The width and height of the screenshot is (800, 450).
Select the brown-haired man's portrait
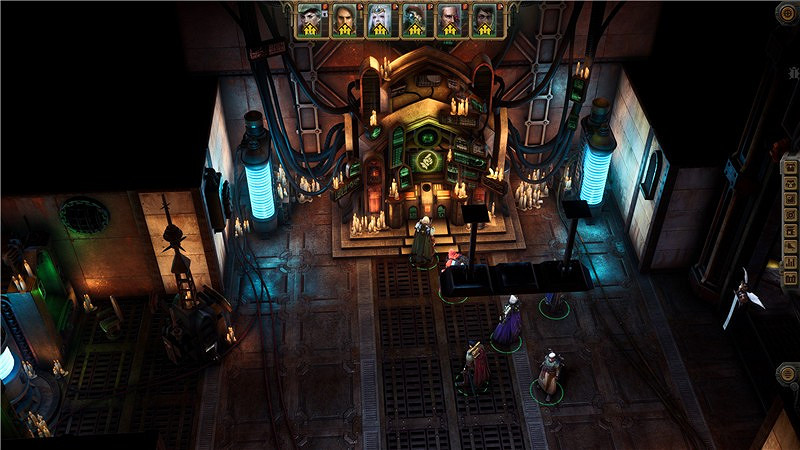pos(344,19)
